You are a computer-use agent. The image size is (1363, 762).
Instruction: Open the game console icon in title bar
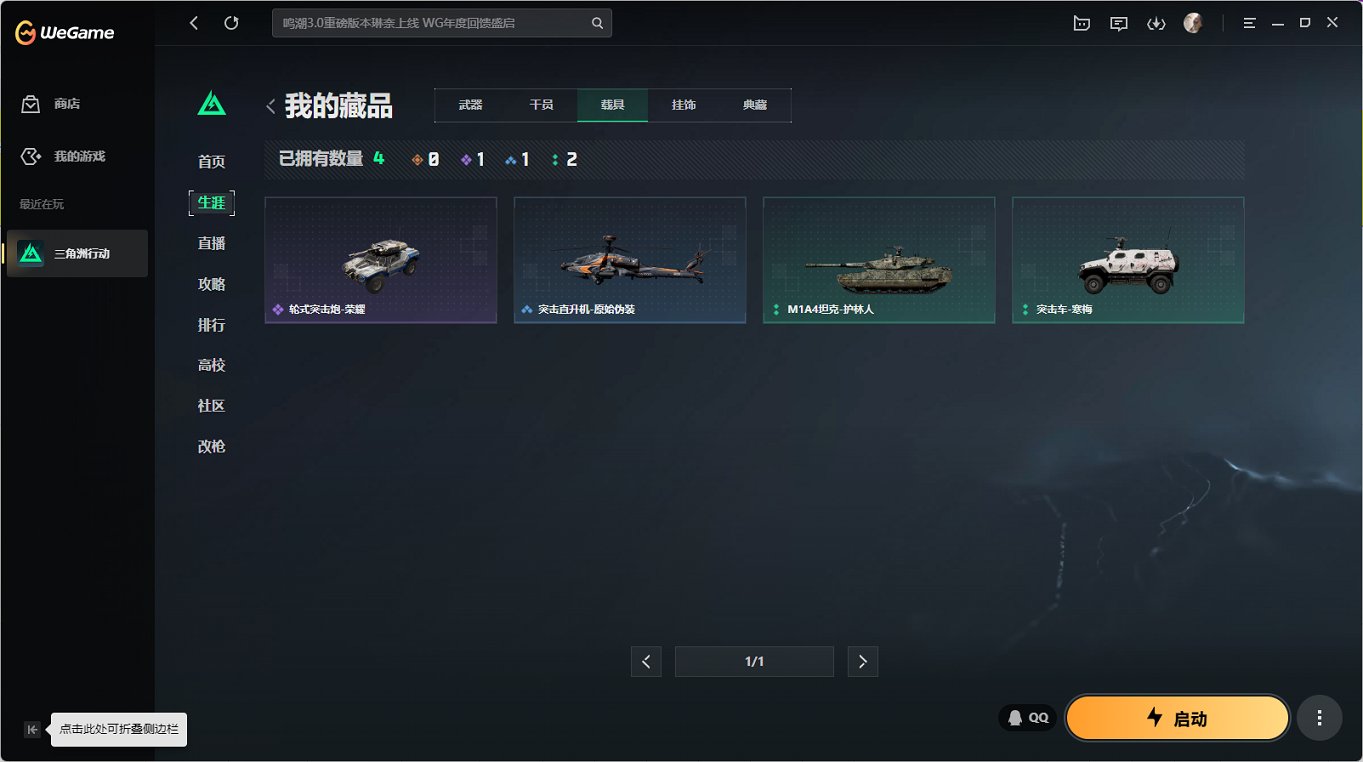1081,22
